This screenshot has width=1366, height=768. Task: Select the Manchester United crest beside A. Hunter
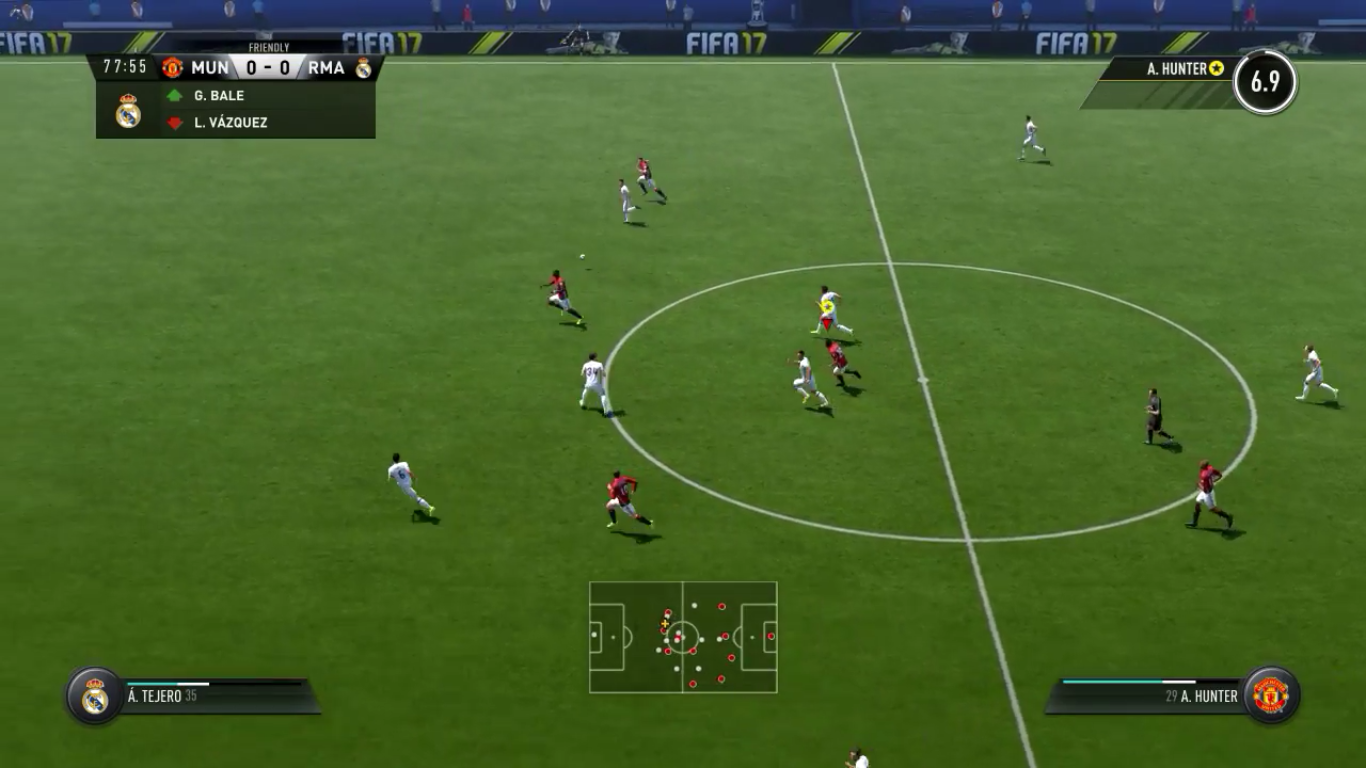[x=1270, y=695]
